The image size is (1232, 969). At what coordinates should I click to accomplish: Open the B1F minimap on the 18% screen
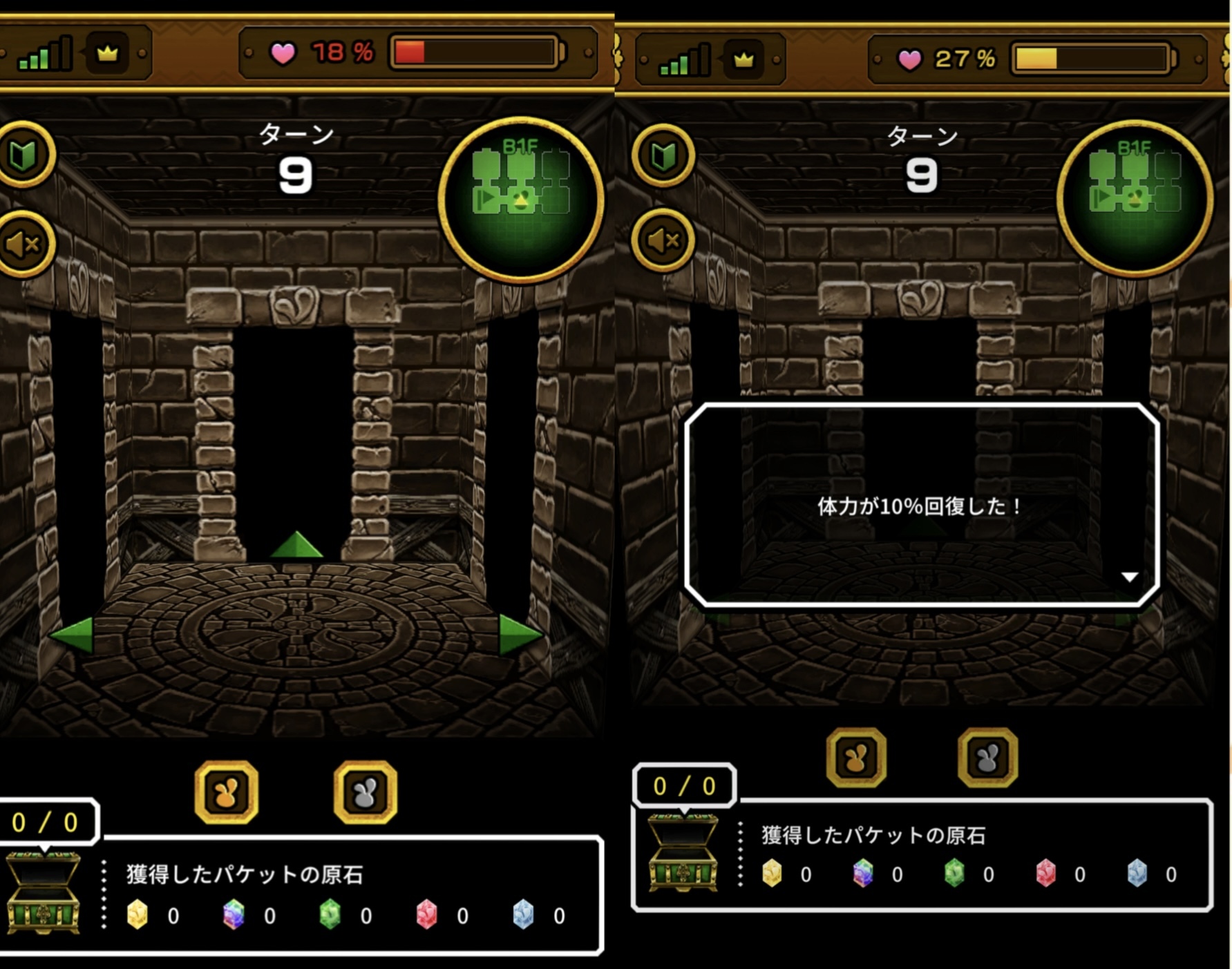coord(521,200)
